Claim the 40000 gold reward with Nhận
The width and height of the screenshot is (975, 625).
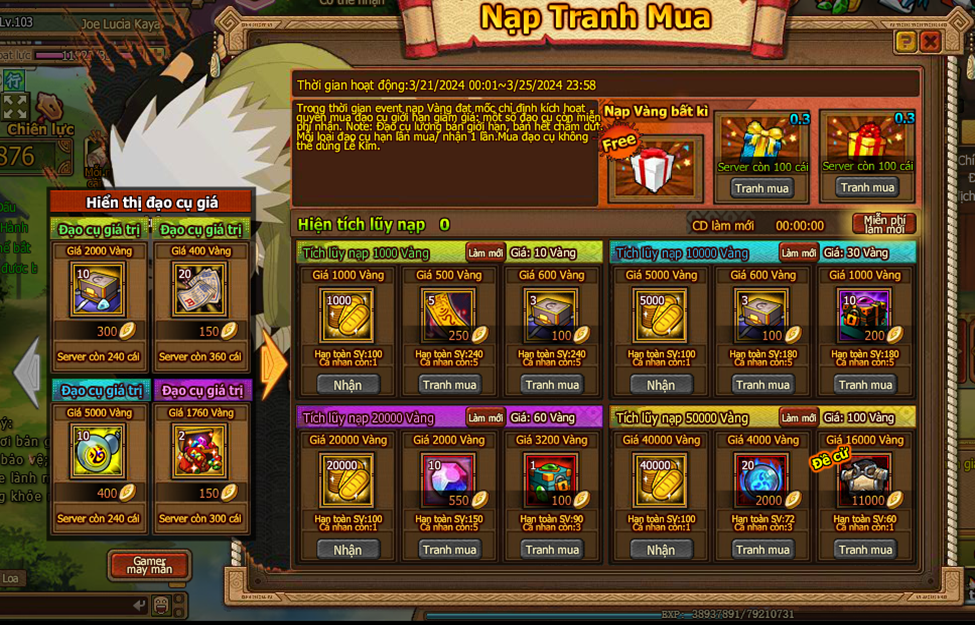point(660,550)
